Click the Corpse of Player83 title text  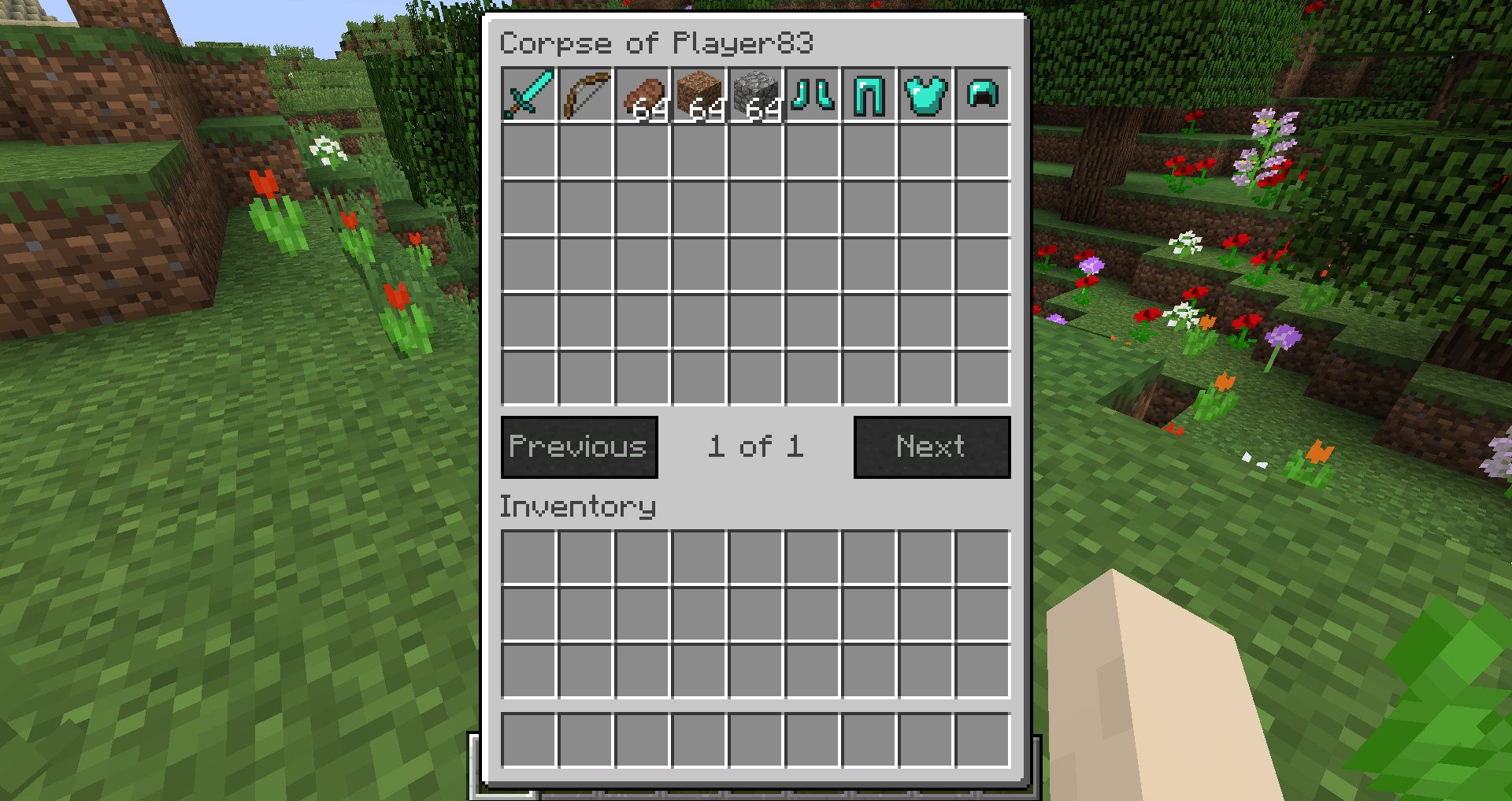coord(658,43)
